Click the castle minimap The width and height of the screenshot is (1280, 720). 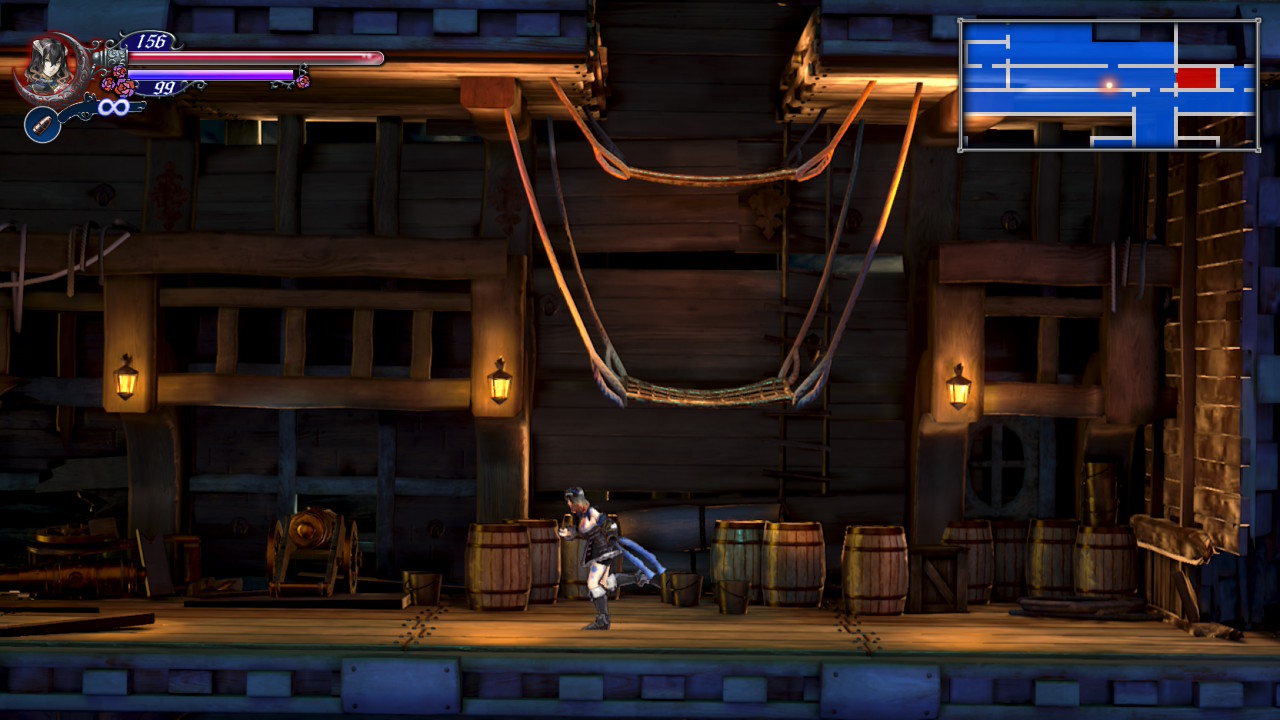[x=1108, y=85]
